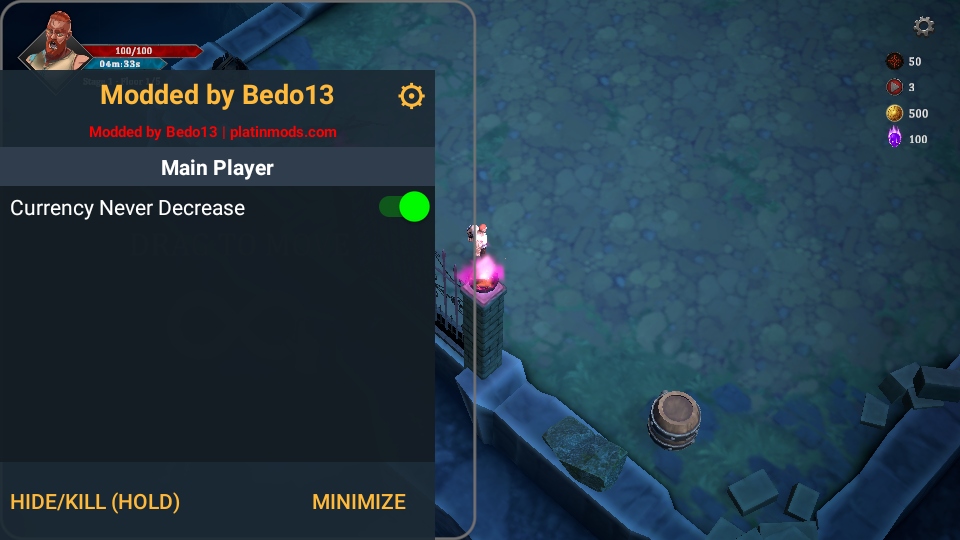Open the game settings gear icon
This screenshot has height=540, width=960.
pos(924,26)
